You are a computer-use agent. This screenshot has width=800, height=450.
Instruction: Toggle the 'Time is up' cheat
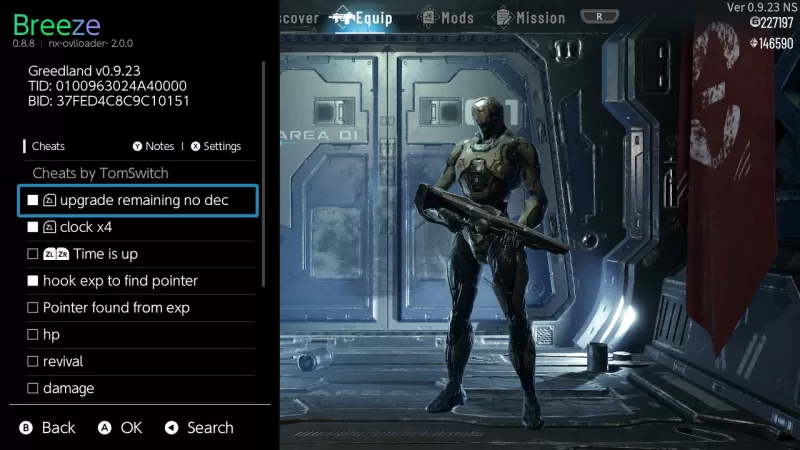[138, 254]
